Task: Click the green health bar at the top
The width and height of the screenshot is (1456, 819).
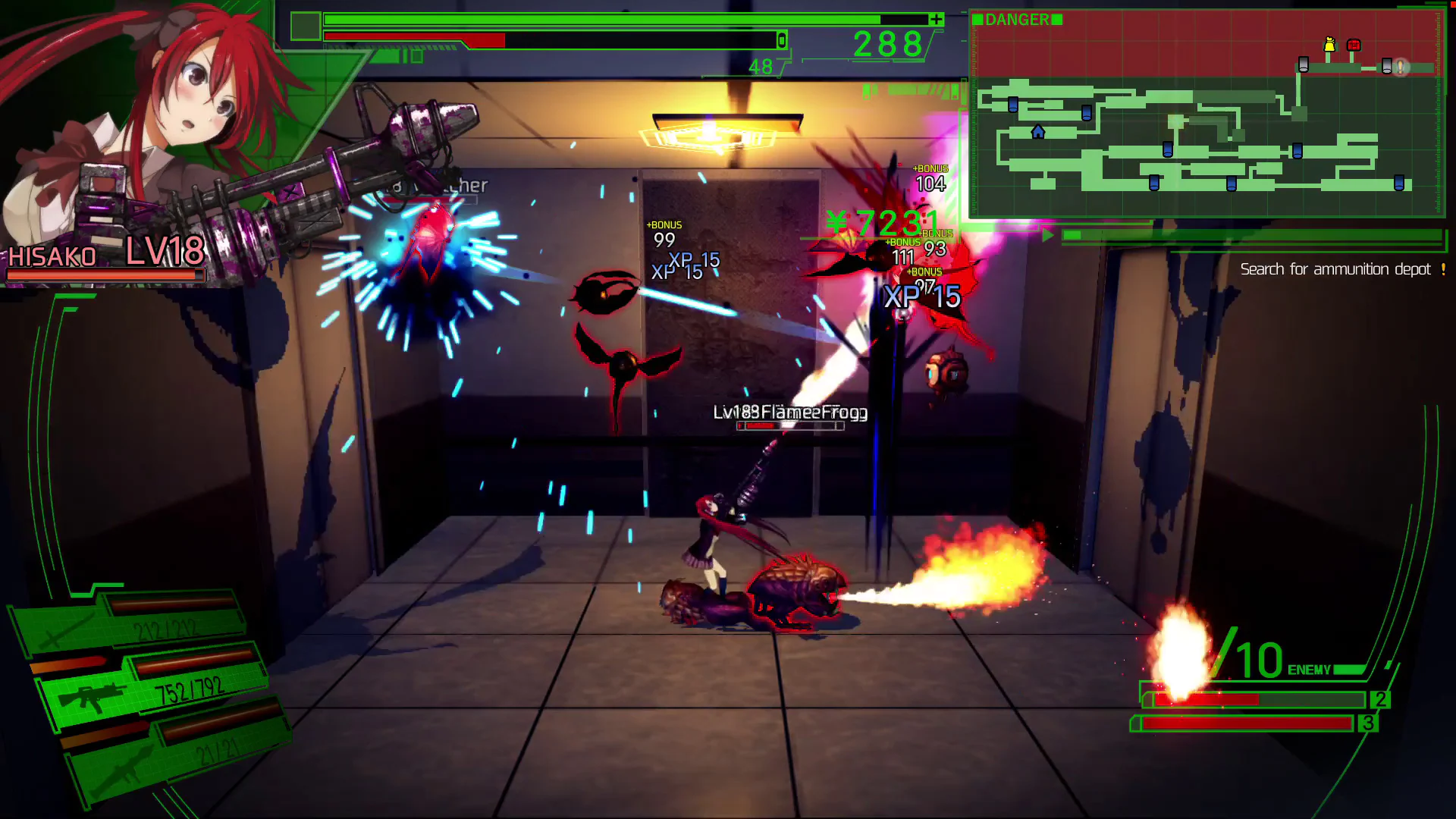Action: (599, 20)
